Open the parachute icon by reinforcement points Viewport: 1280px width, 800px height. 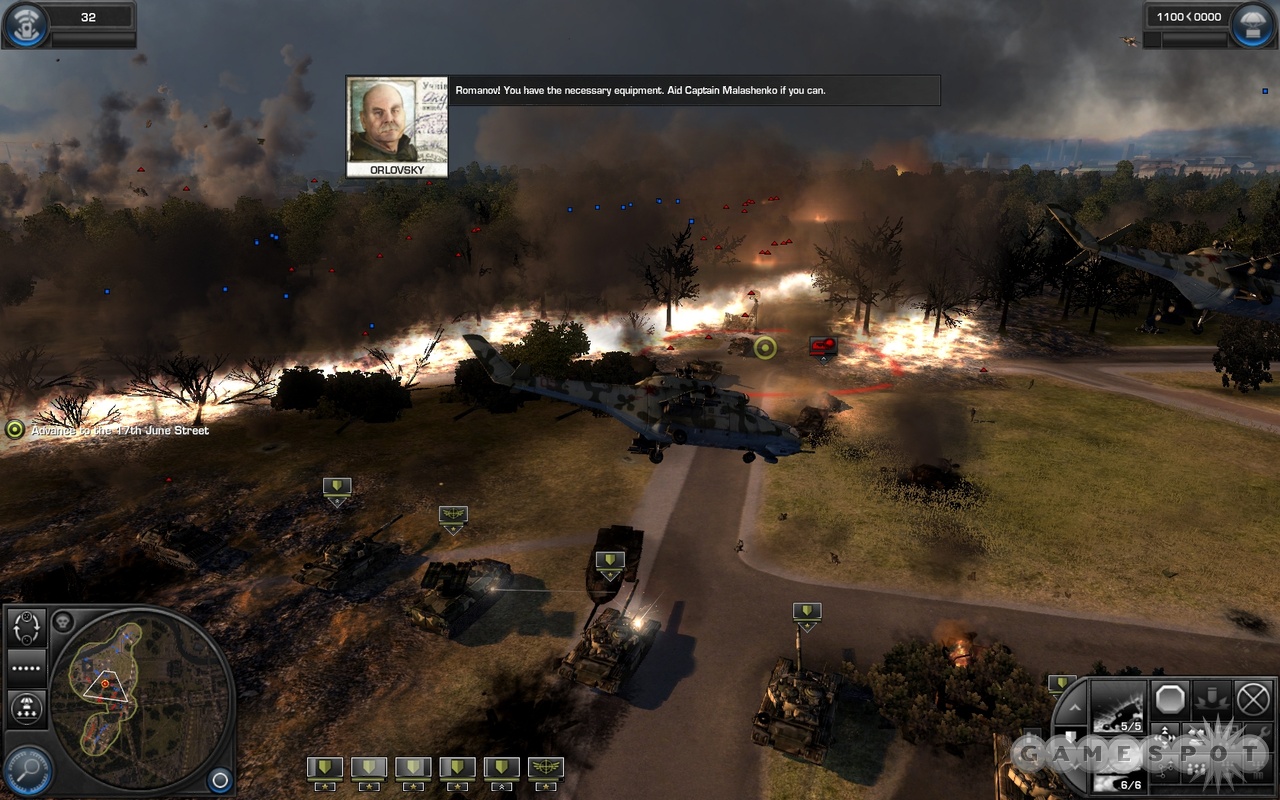coord(1250,25)
